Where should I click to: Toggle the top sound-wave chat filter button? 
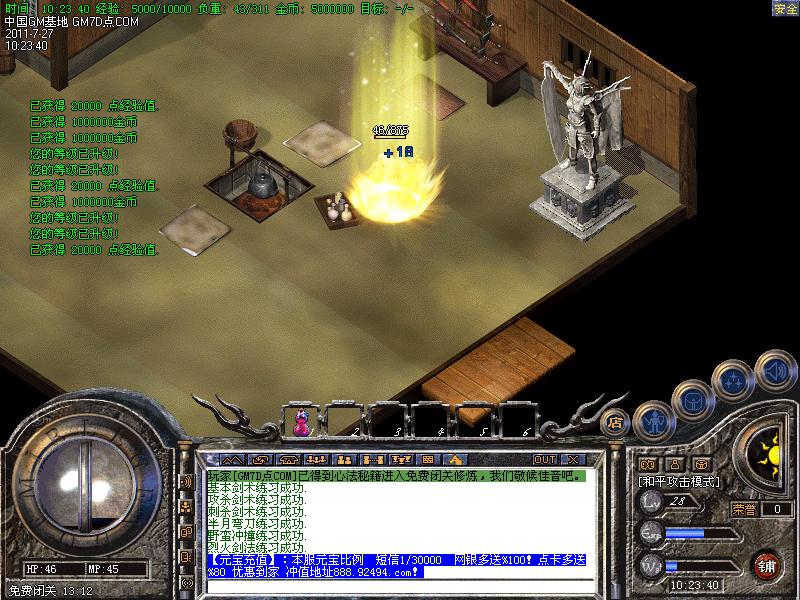(x=186, y=482)
